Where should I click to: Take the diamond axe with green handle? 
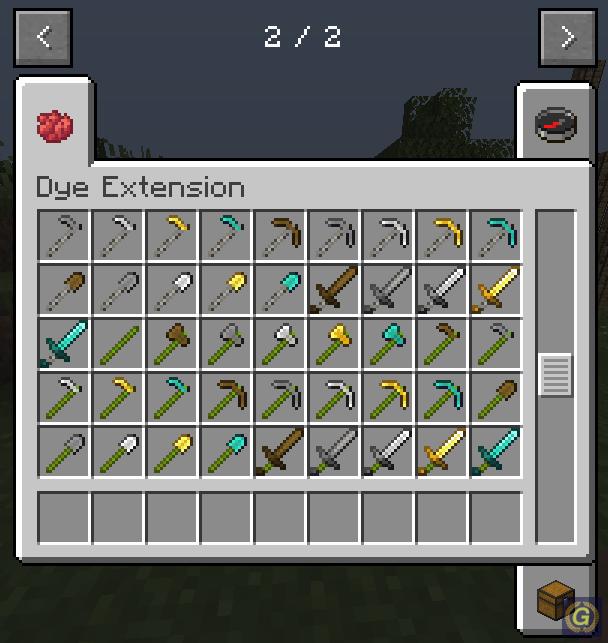[389, 343]
